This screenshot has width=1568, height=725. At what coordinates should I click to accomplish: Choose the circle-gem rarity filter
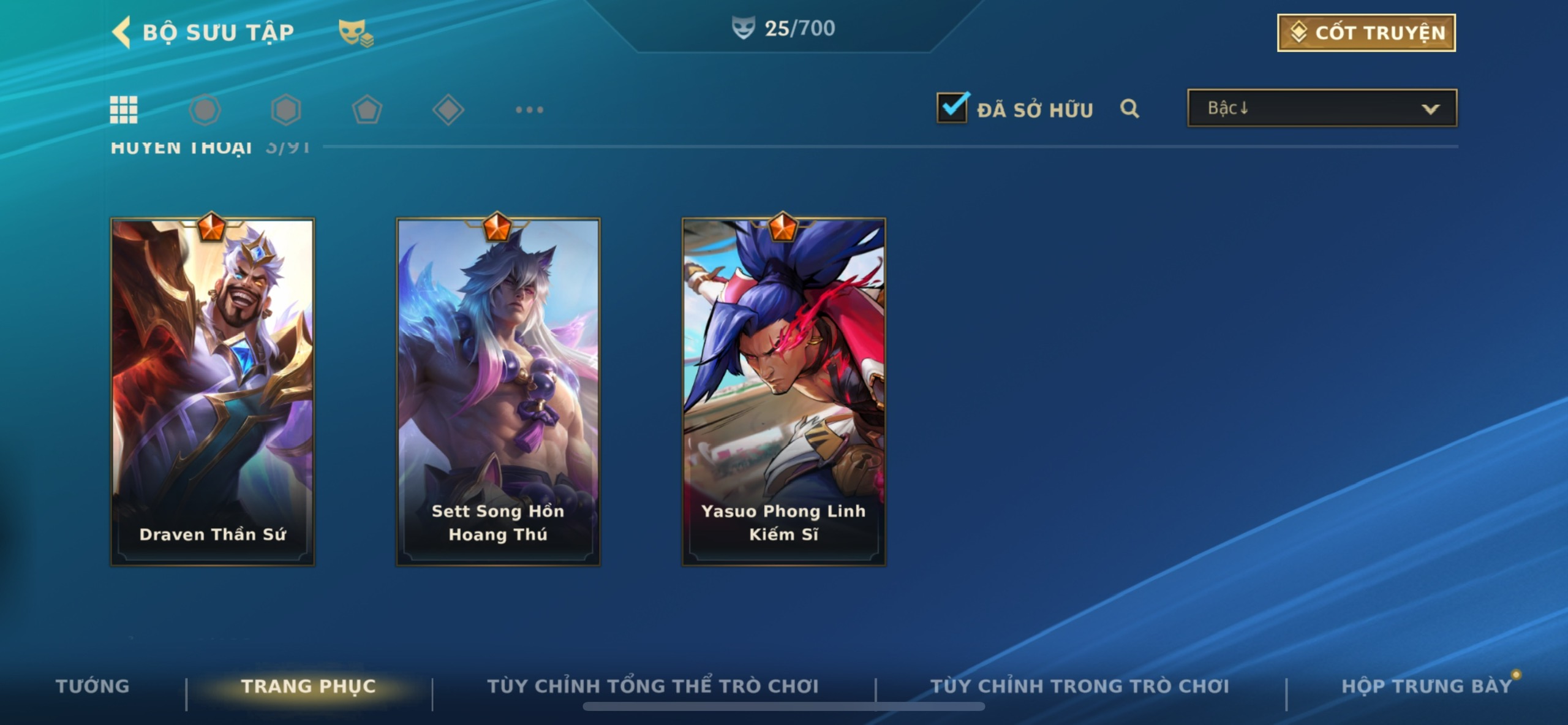pos(205,110)
